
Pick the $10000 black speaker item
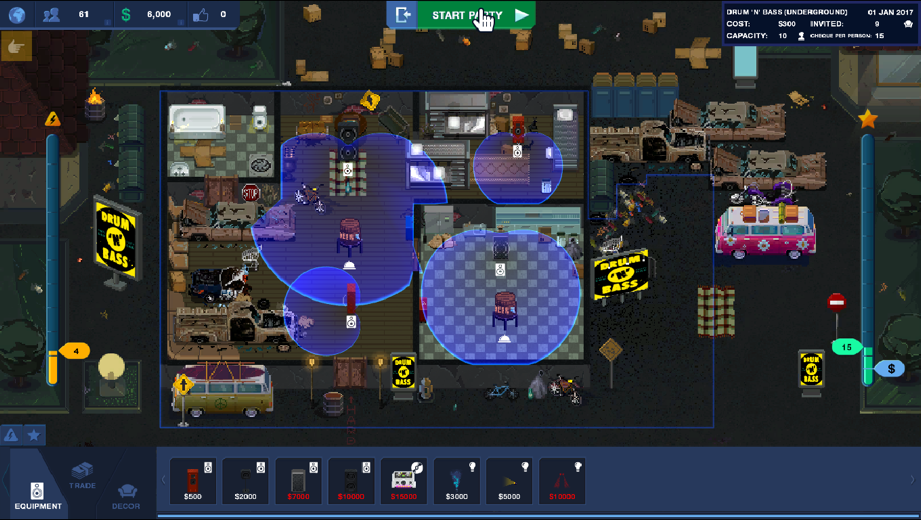(351, 481)
